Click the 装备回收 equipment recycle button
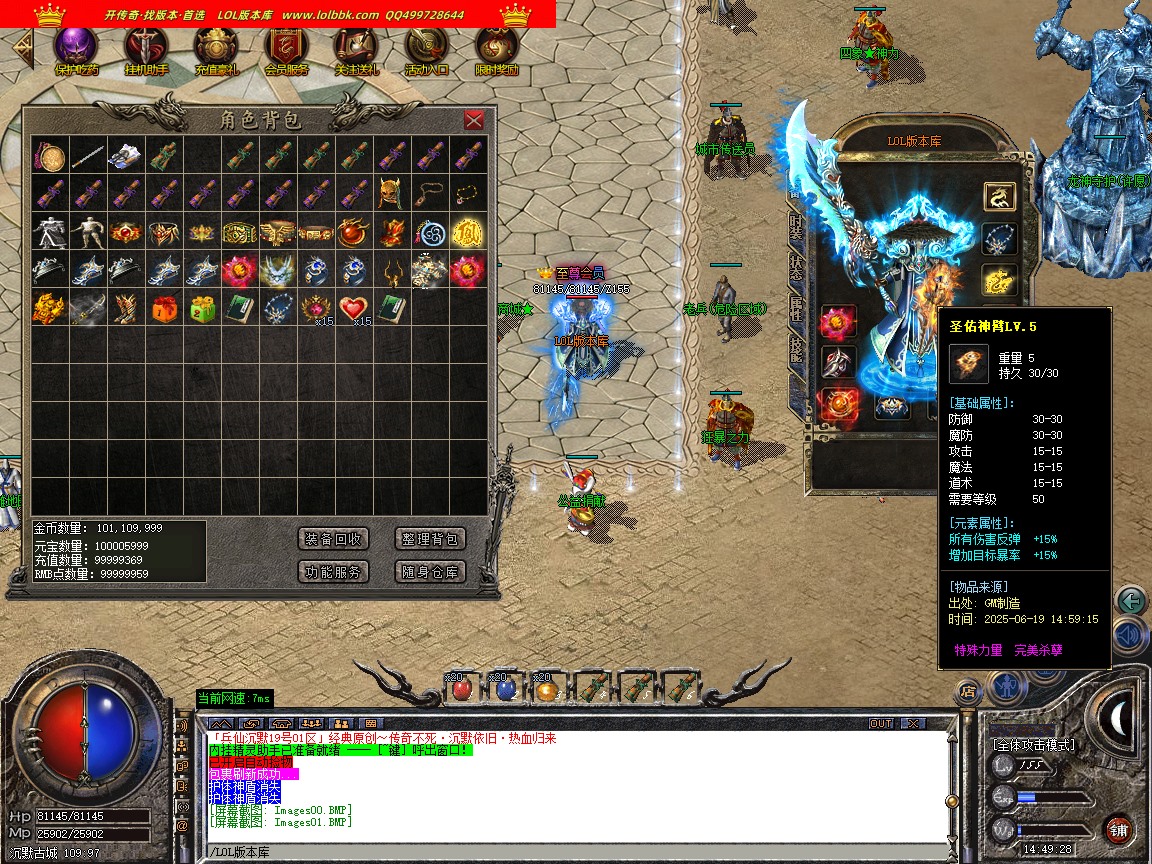The height and width of the screenshot is (864, 1152). [x=334, y=539]
